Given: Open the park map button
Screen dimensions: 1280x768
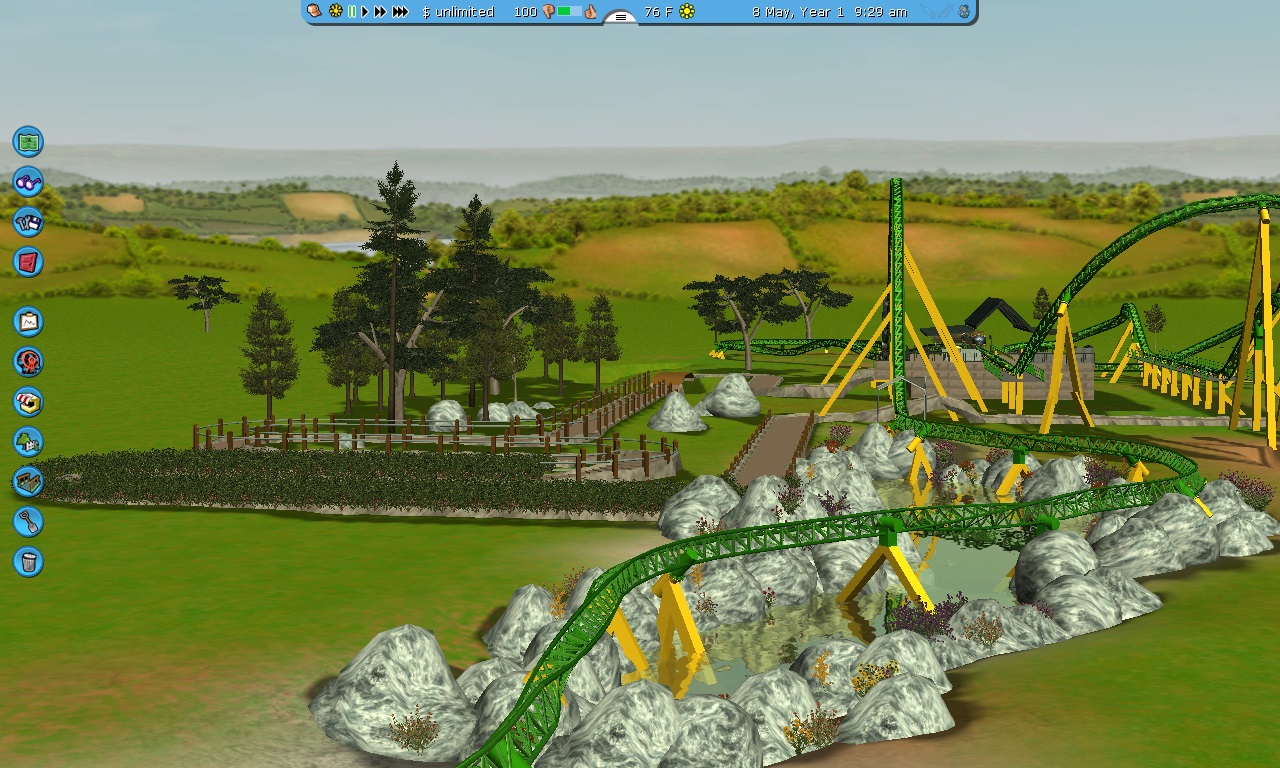Looking at the screenshot, I should tap(28, 141).
